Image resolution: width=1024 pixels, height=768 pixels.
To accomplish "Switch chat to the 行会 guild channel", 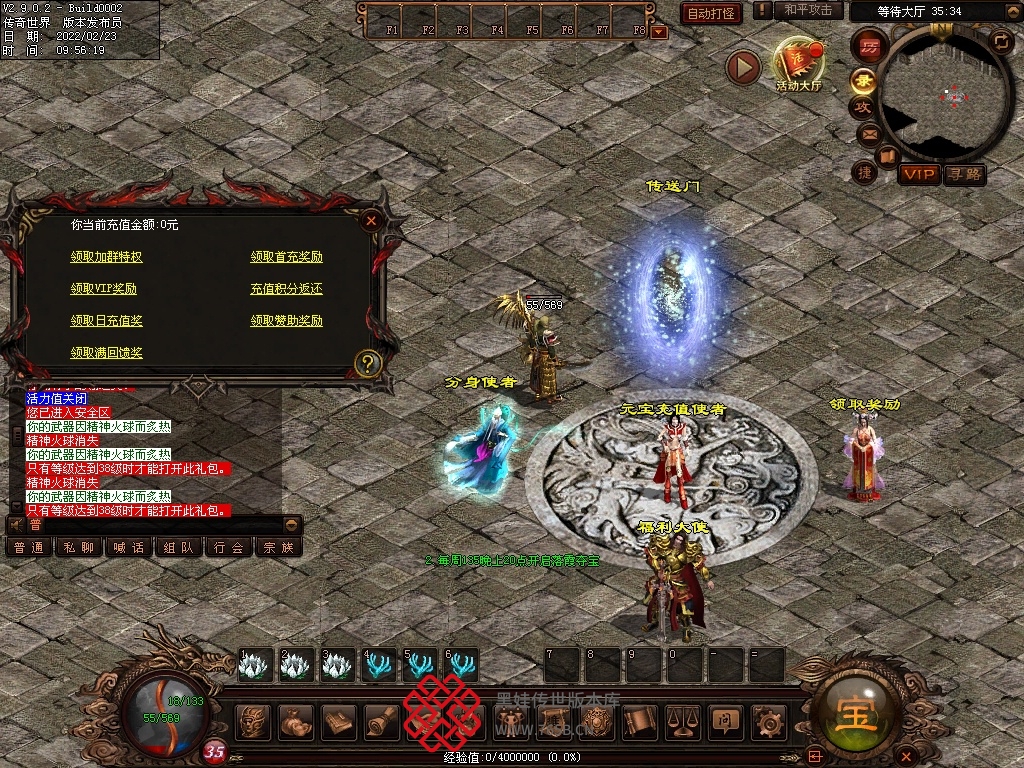I will pos(229,548).
